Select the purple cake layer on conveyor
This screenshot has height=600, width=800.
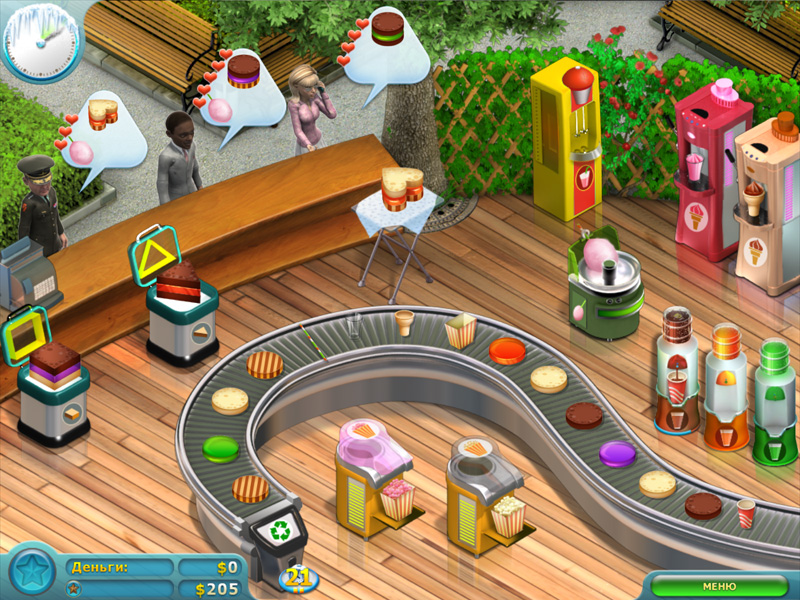point(617,453)
